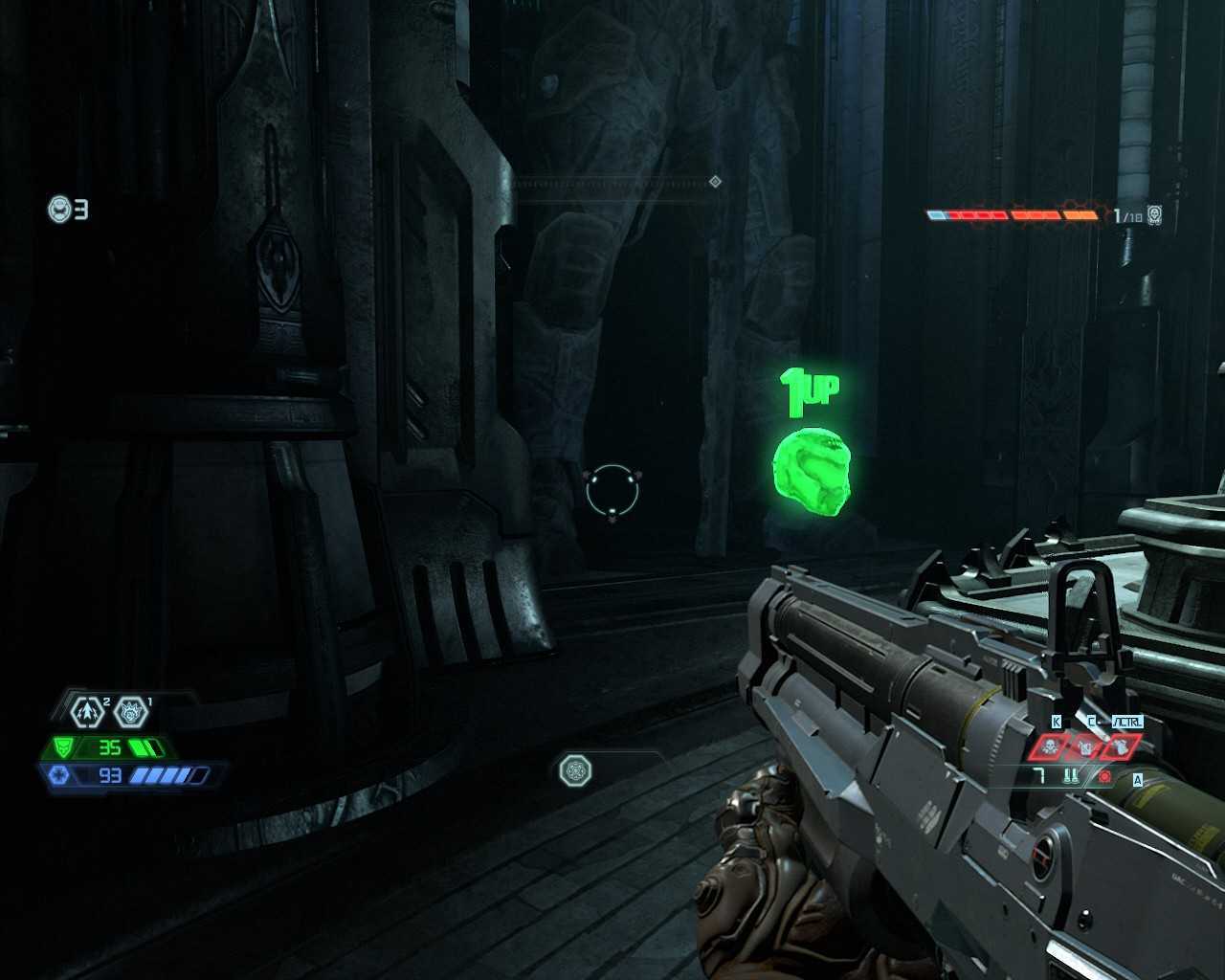Select the red weapon mod circle icon
The width and height of the screenshot is (1225, 980).
(1105, 777)
